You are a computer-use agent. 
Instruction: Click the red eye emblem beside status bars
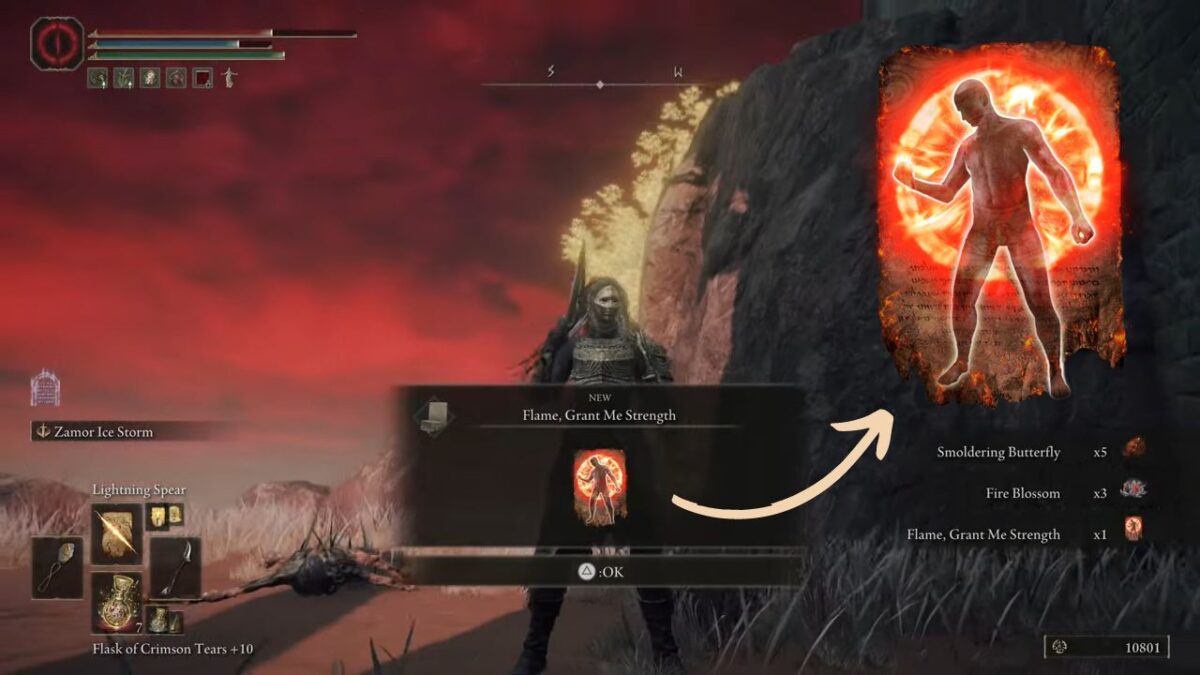point(56,44)
